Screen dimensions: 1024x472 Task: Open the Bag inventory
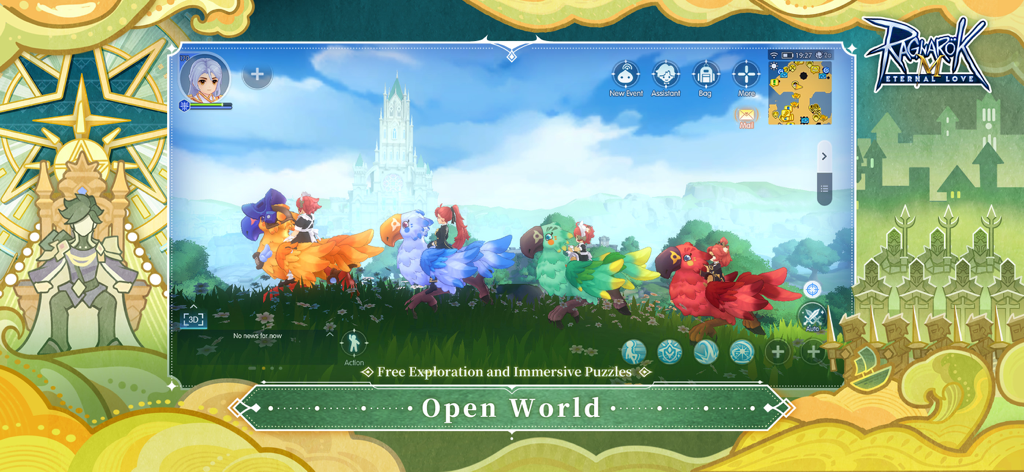point(706,75)
